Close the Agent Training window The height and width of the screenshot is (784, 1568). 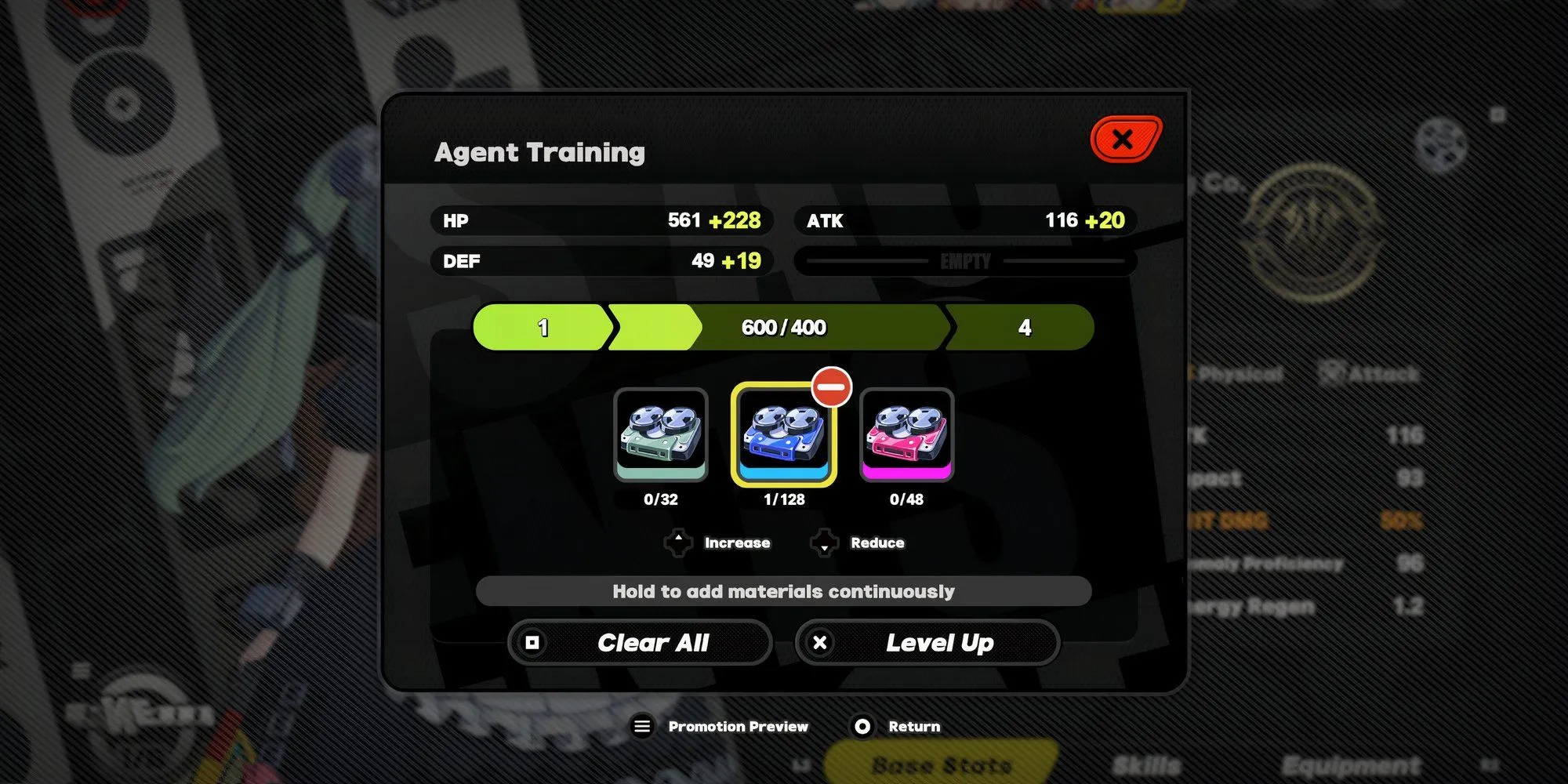(x=1124, y=140)
